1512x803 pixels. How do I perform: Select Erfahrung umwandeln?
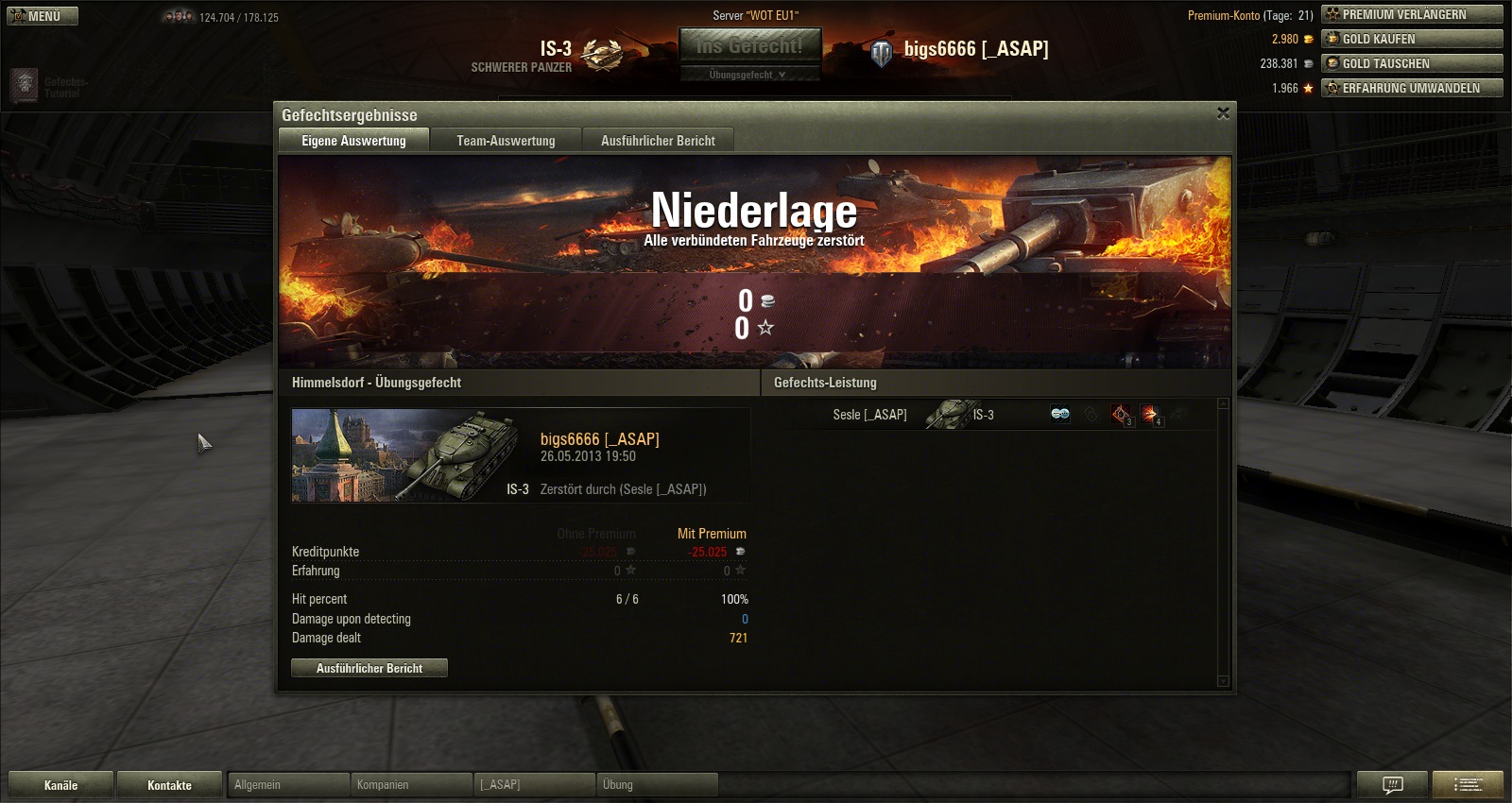click(x=1412, y=88)
